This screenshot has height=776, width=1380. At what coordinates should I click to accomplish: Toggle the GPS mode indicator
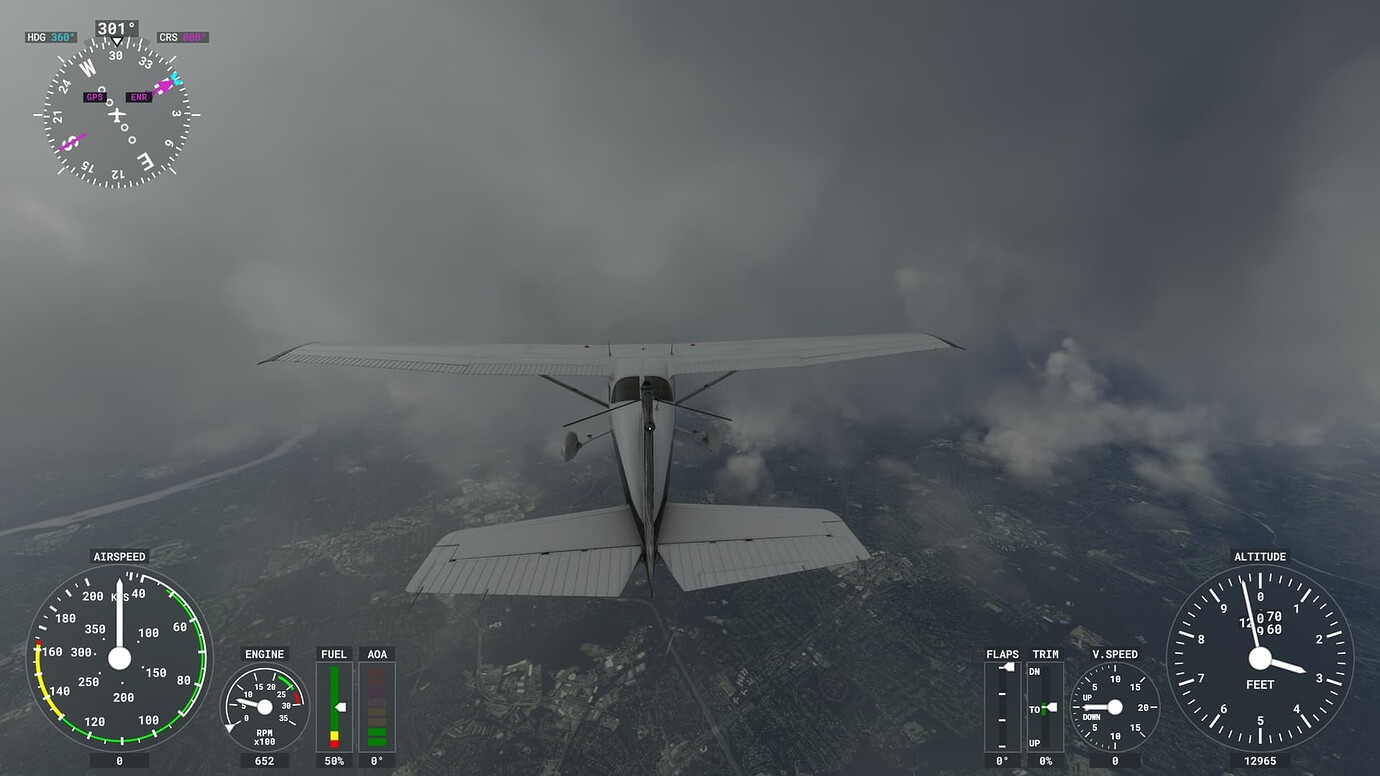pos(95,97)
